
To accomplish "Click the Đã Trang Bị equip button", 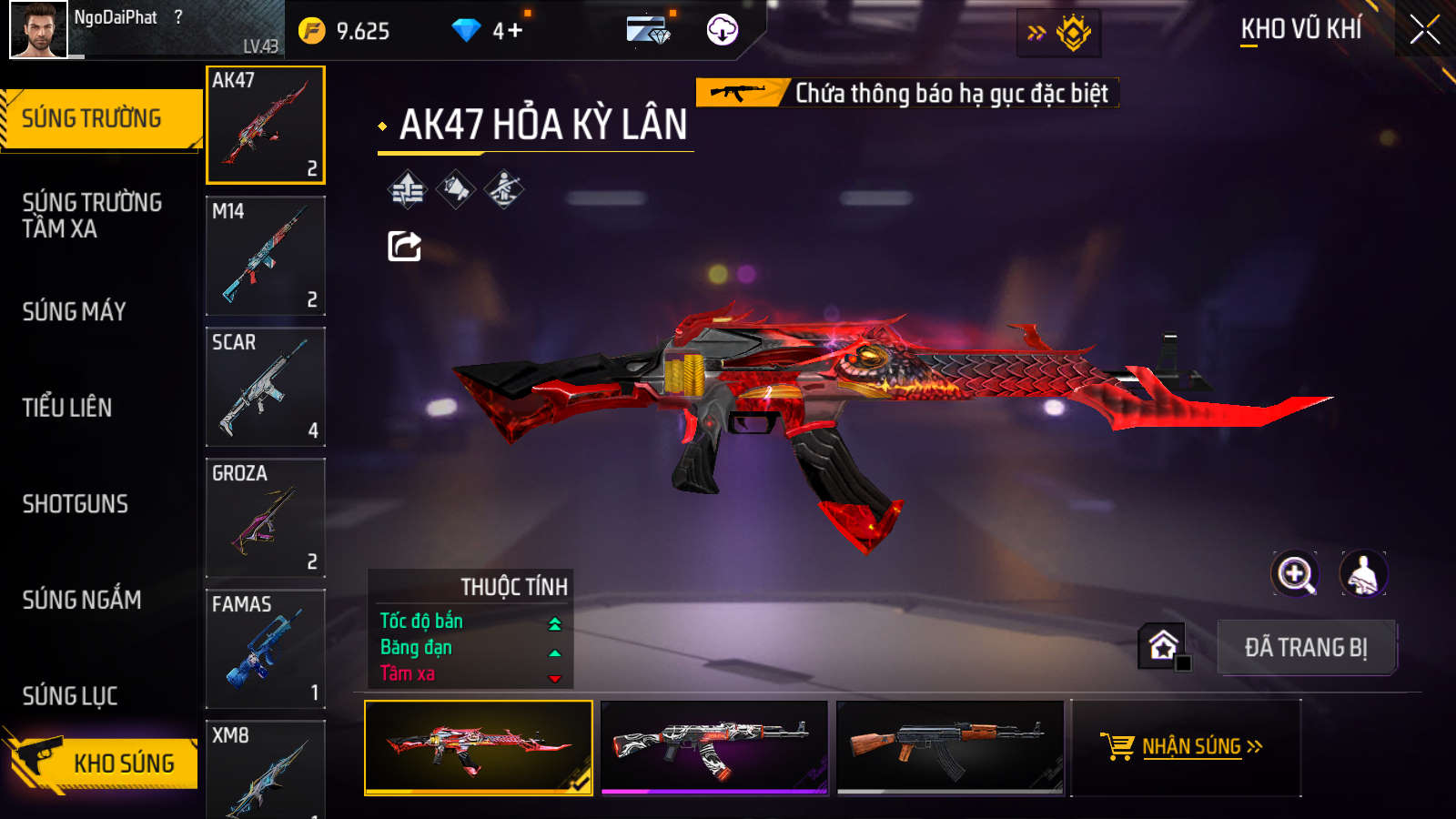I will (1306, 648).
